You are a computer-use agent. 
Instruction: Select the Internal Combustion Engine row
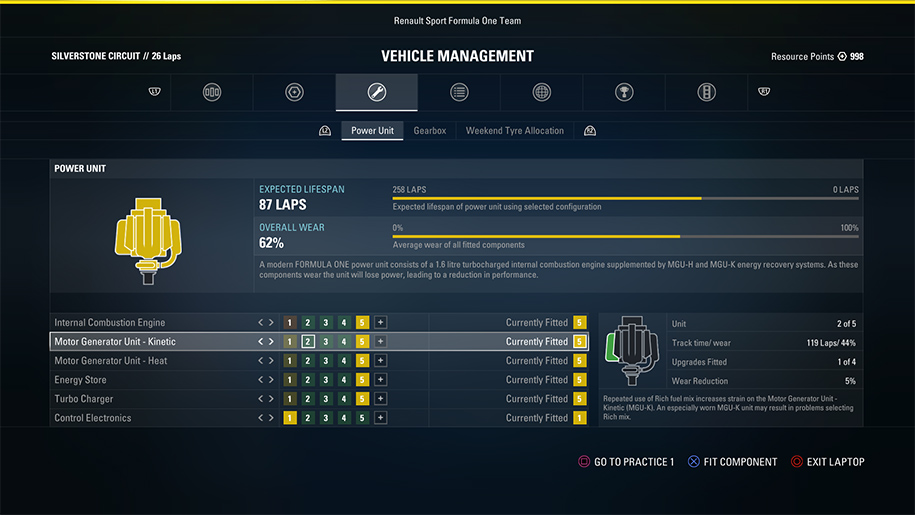click(x=110, y=323)
